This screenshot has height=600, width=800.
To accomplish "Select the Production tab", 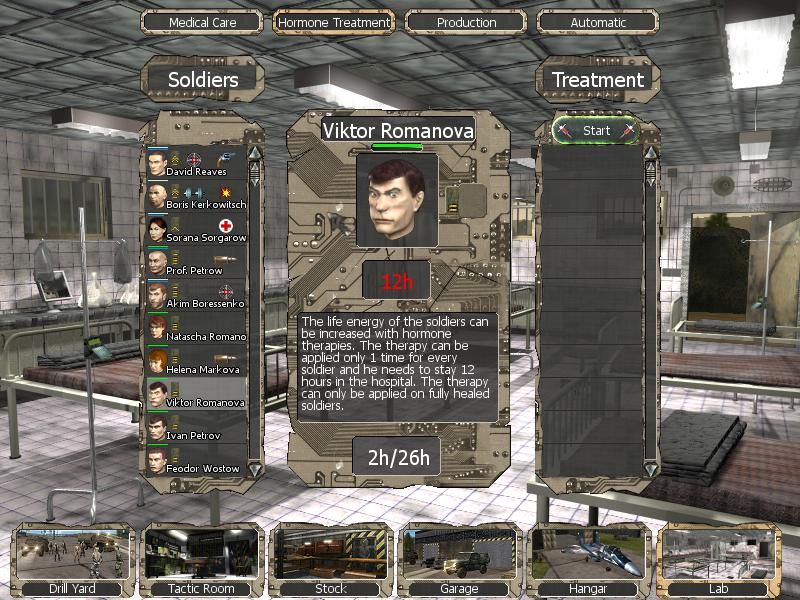I will (x=466, y=22).
